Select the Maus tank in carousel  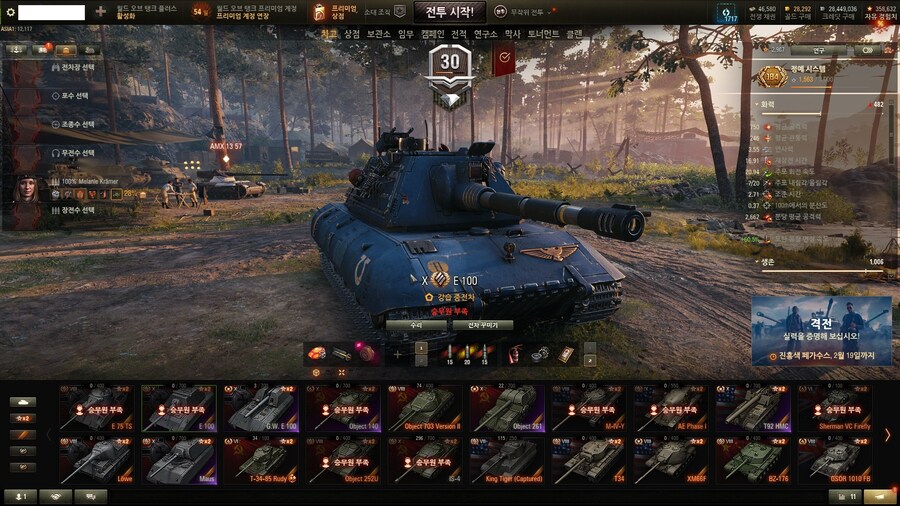178,459
